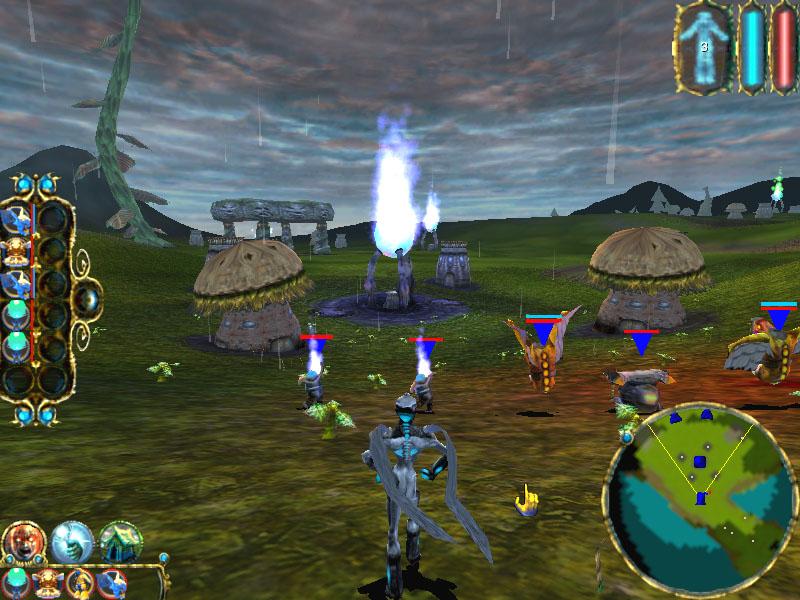Choose the cyan orb creature in bottom row

click(x=16, y=582)
